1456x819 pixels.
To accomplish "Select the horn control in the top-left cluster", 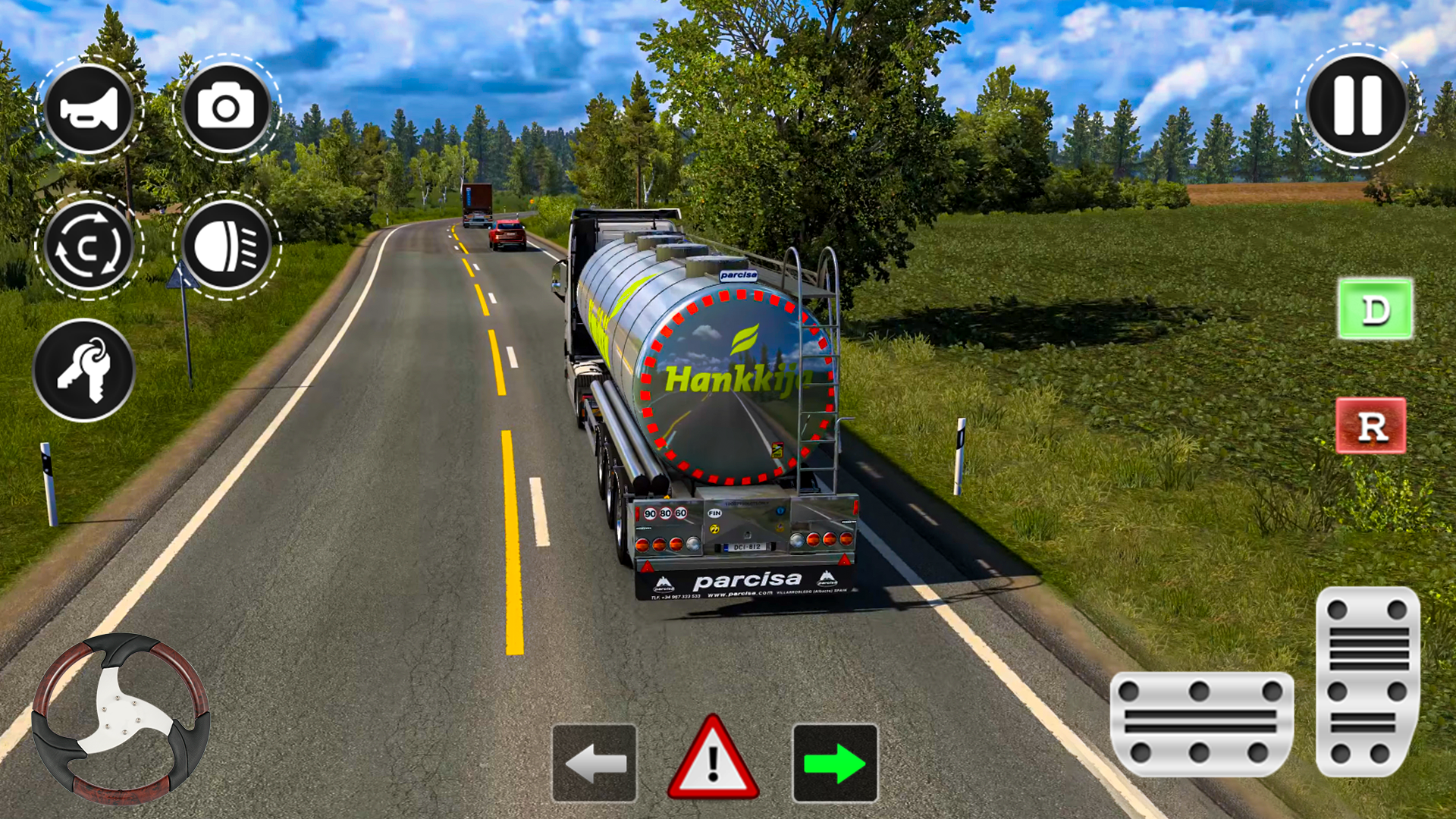I will (x=89, y=108).
